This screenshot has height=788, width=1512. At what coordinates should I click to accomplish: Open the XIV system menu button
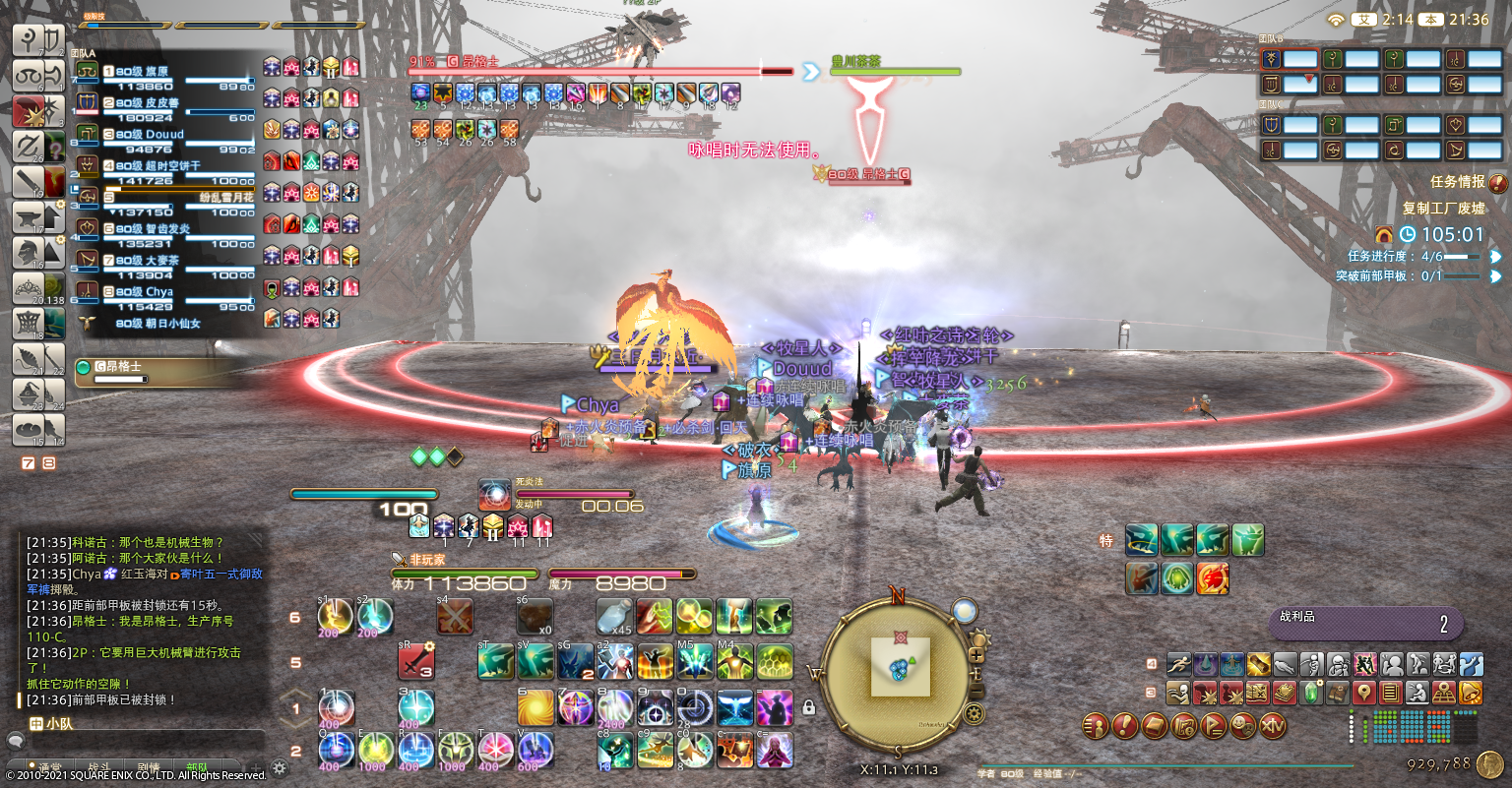(x=1273, y=727)
